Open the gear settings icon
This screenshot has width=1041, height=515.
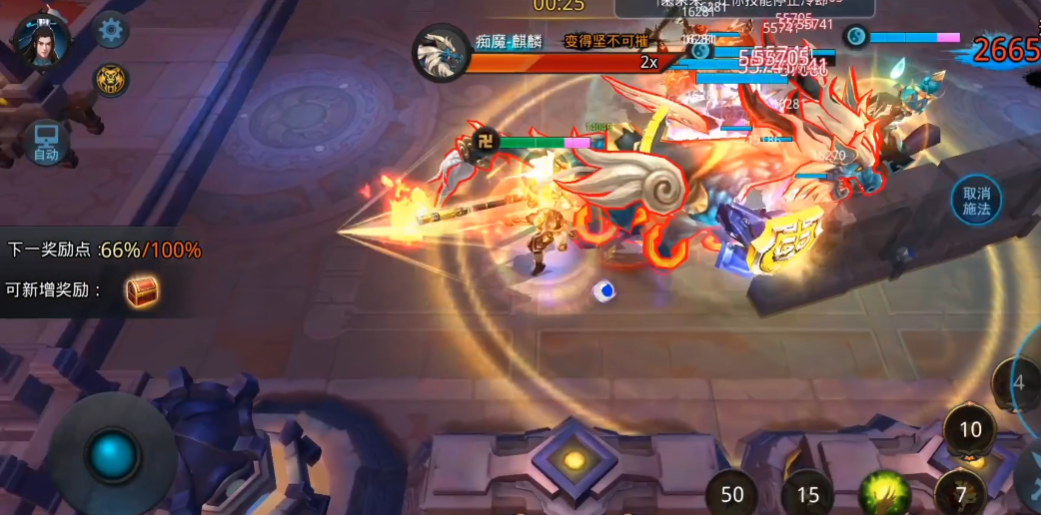(x=111, y=30)
